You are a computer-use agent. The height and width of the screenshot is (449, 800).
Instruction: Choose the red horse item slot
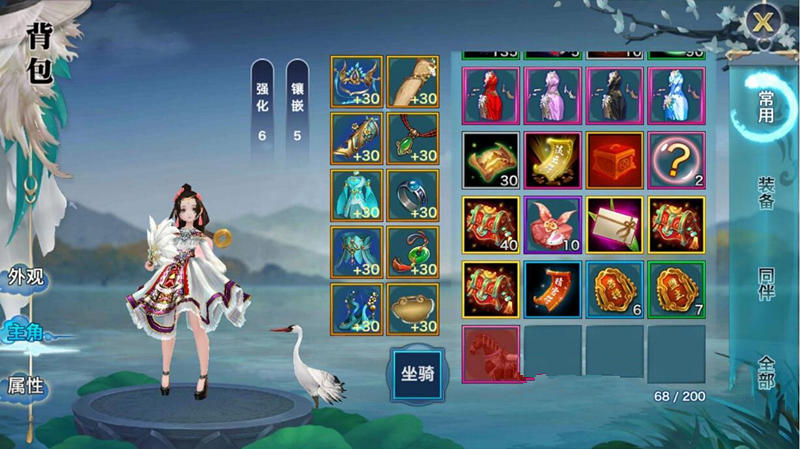coord(490,353)
